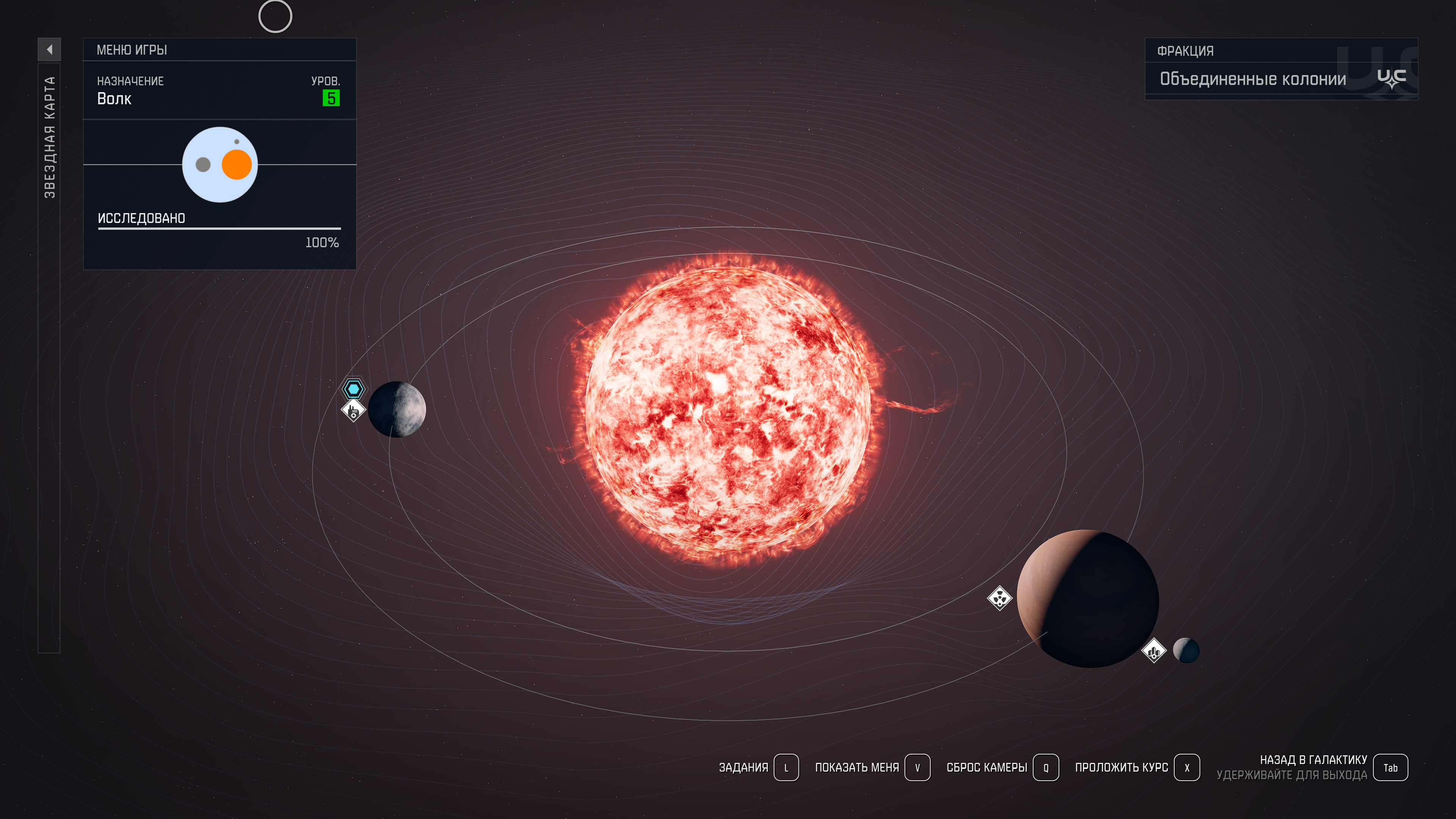Image resolution: width=1456 pixels, height=819 pixels.
Task: Select the cyan hexagon mission marker
Action: (x=354, y=389)
